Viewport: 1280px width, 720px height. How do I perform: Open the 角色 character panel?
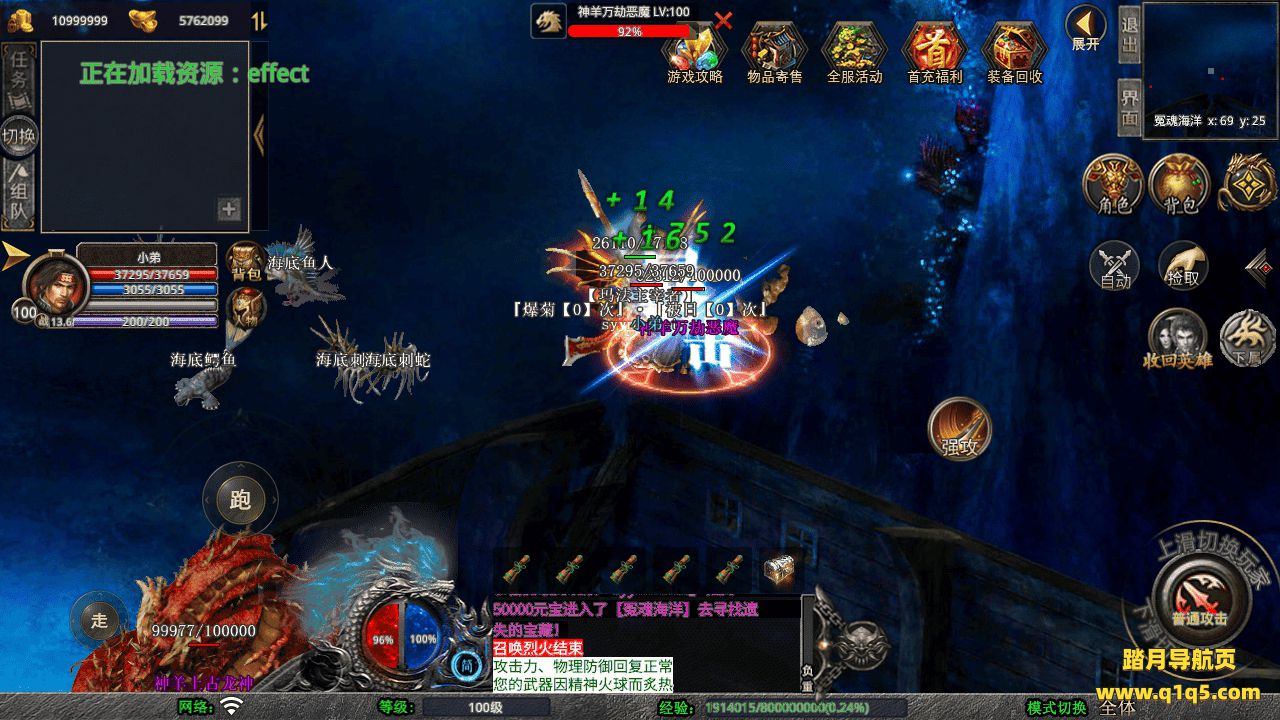[1114, 185]
